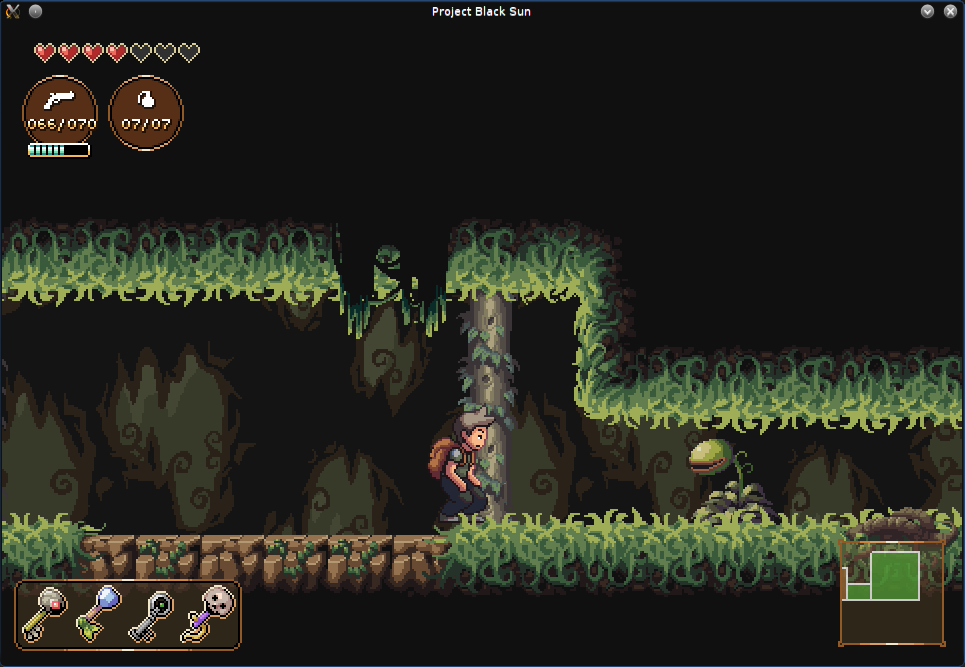Image resolution: width=965 pixels, height=667 pixels.
Task: Pick the red-gem key with yellow shaft
Action: click(x=46, y=613)
